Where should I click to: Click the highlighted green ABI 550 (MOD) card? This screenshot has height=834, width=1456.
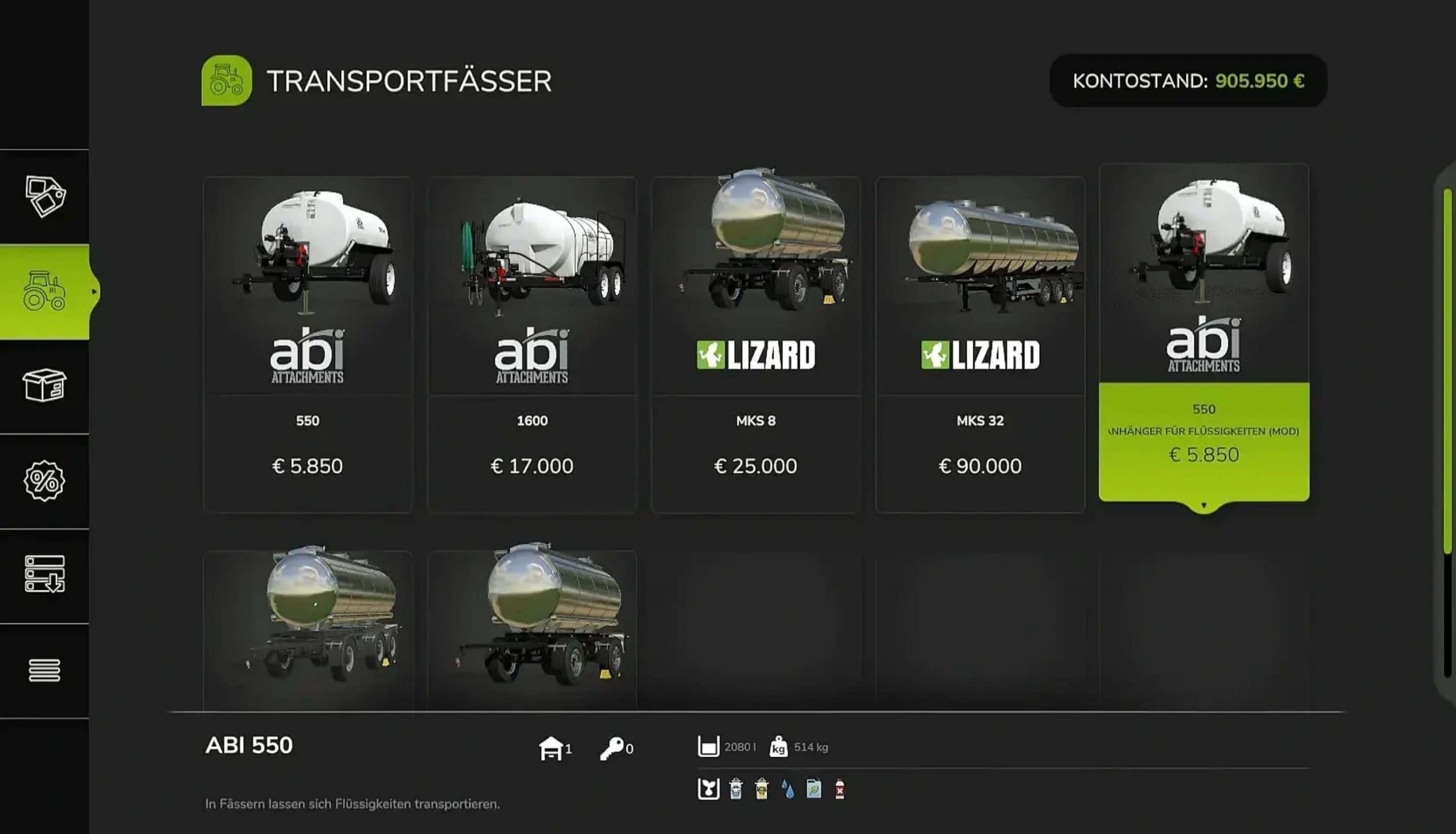1203,338
